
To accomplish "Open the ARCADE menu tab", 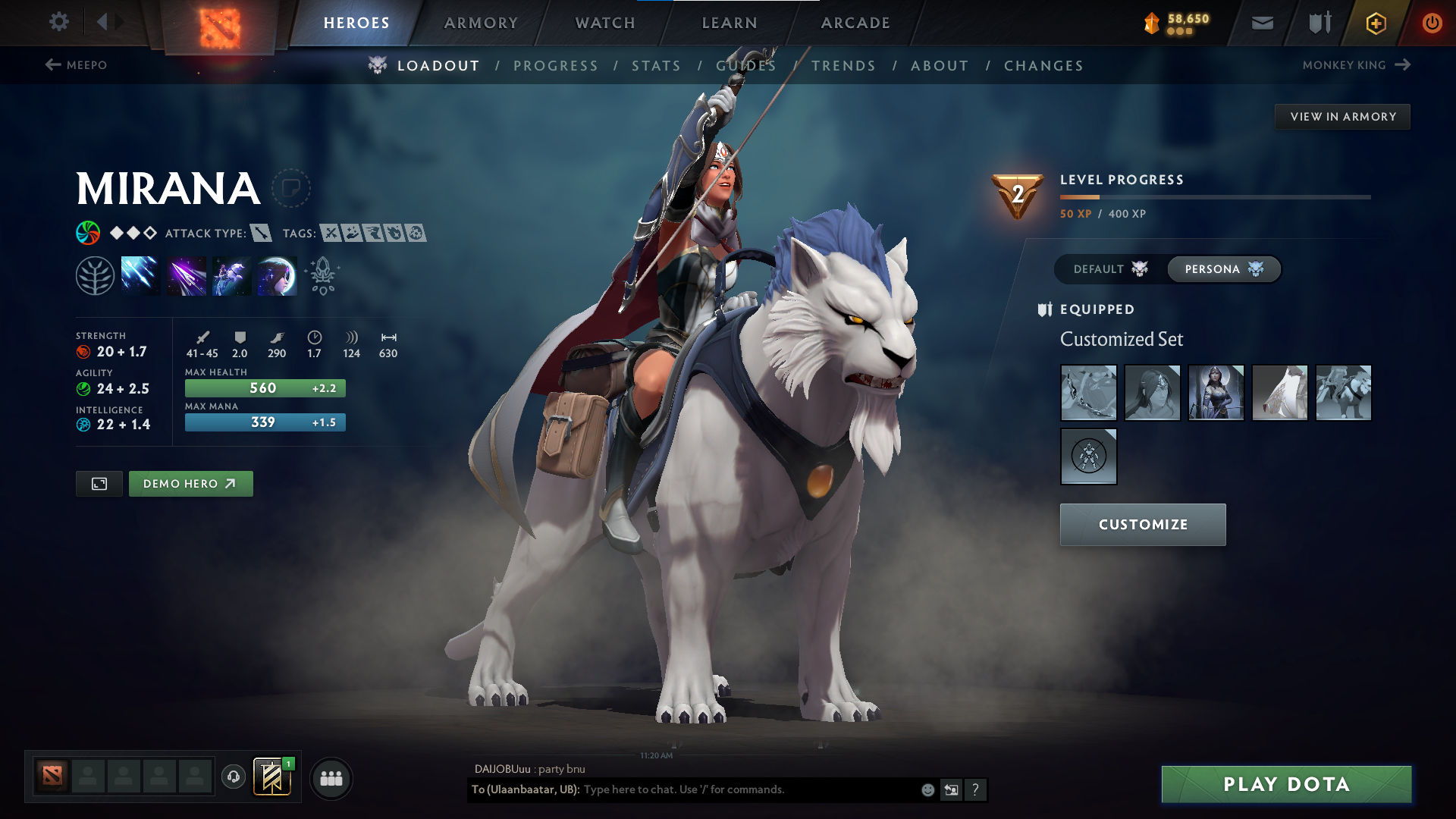I will (855, 23).
